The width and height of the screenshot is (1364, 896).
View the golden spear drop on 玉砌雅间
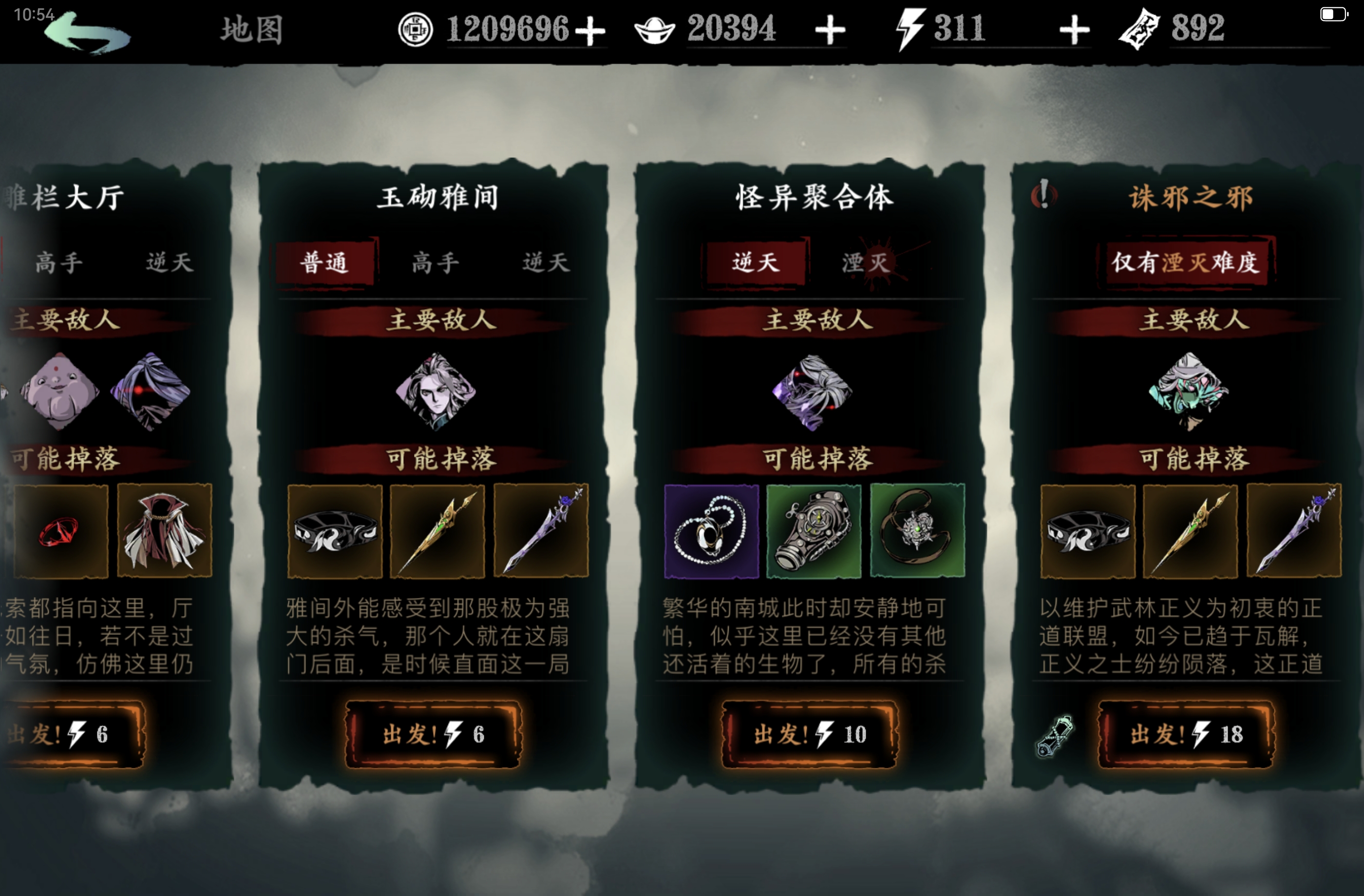tap(438, 532)
